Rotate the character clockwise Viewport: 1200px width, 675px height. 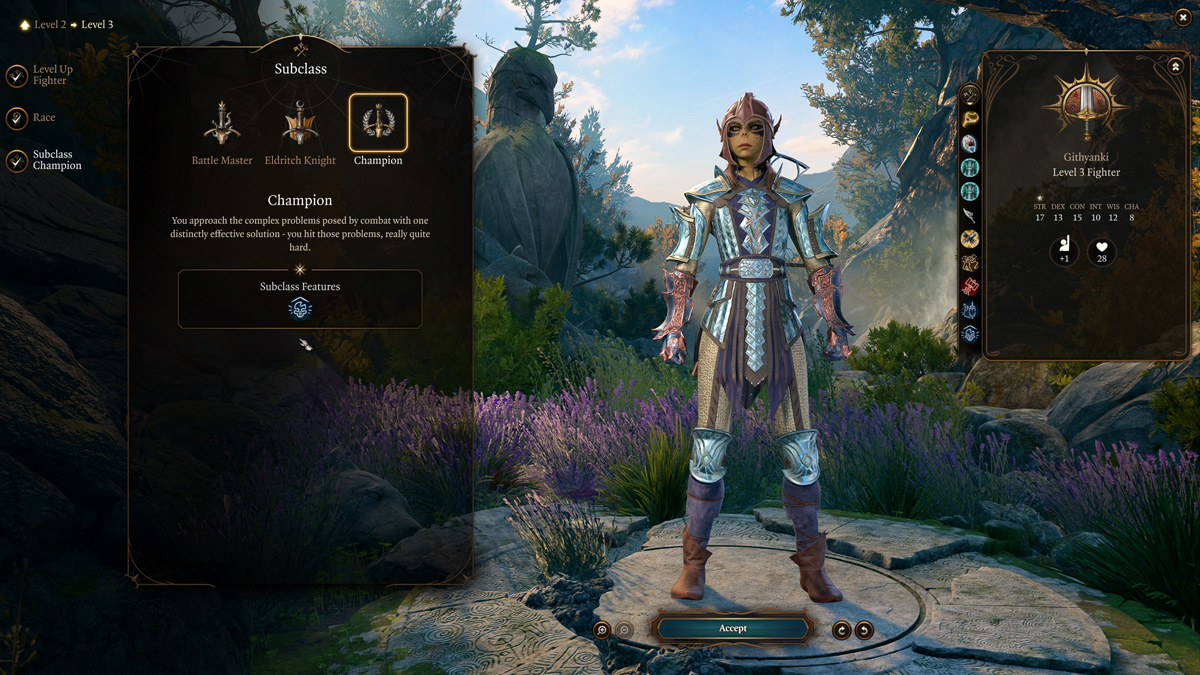pyautogui.click(x=842, y=630)
